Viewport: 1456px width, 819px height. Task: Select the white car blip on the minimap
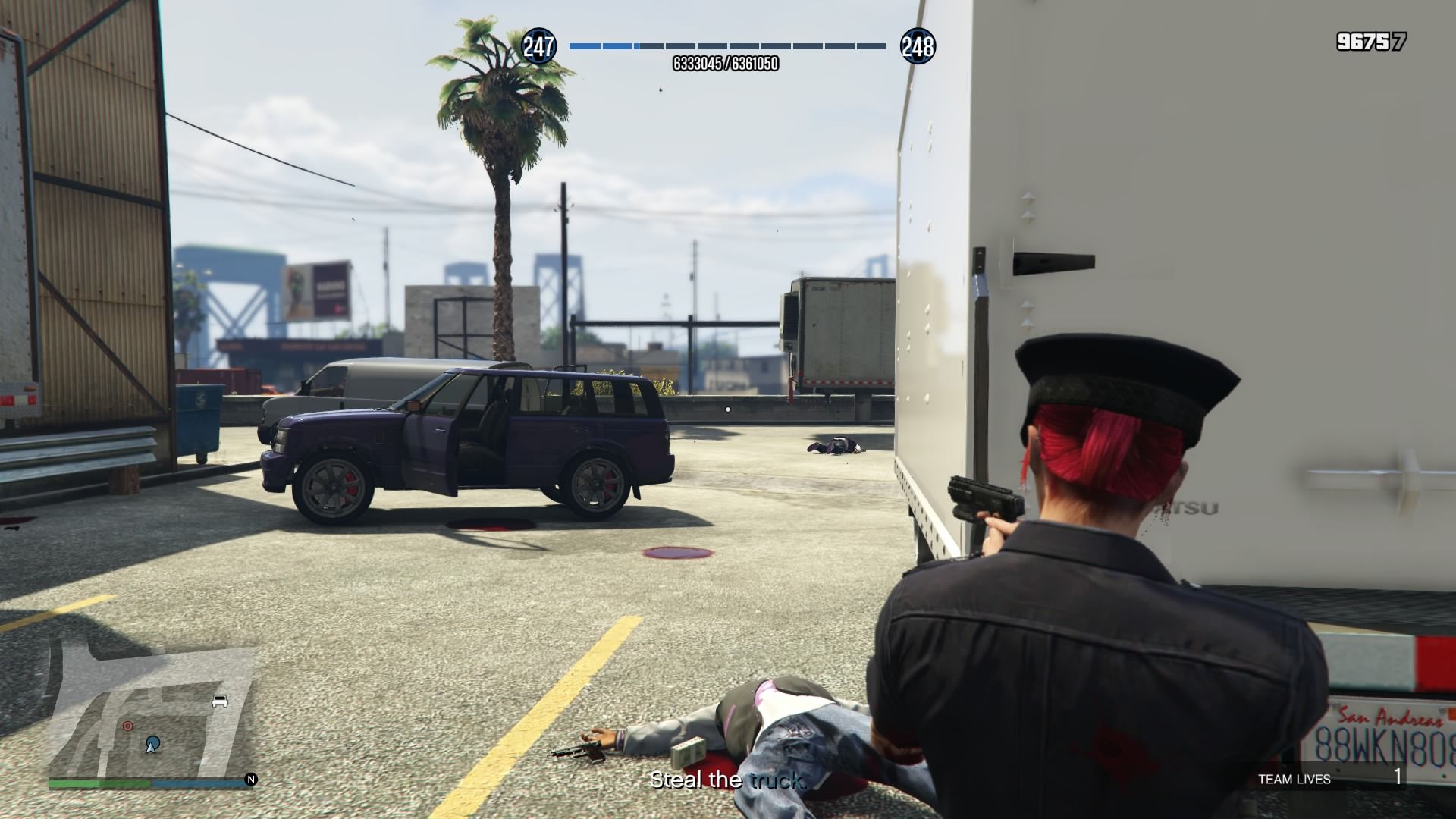click(x=220, y=701)
